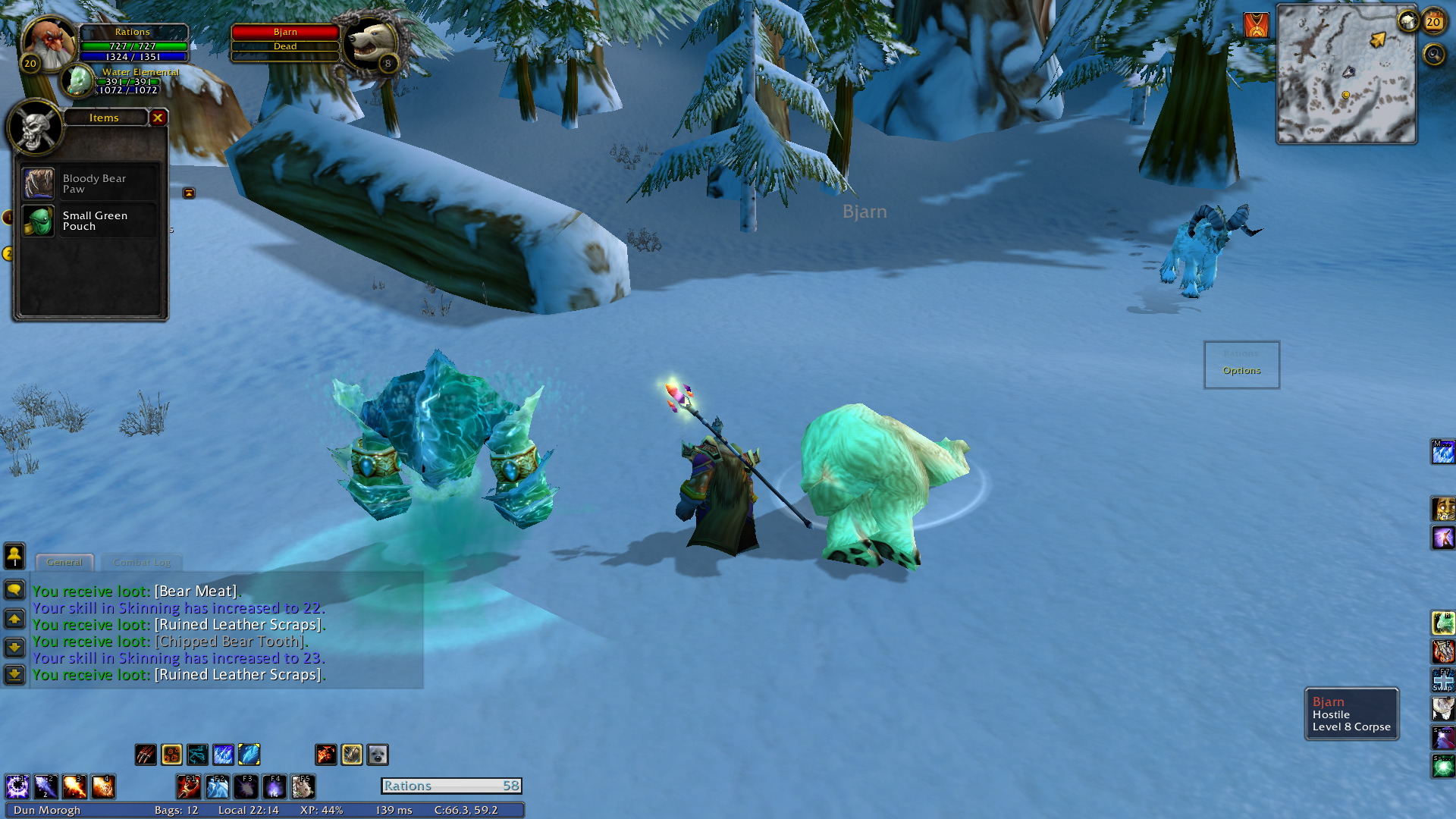Screen dimensions: 1456x819
Task: Close the Items loot window
Action: pyautogui.click(x=158, y=118)
